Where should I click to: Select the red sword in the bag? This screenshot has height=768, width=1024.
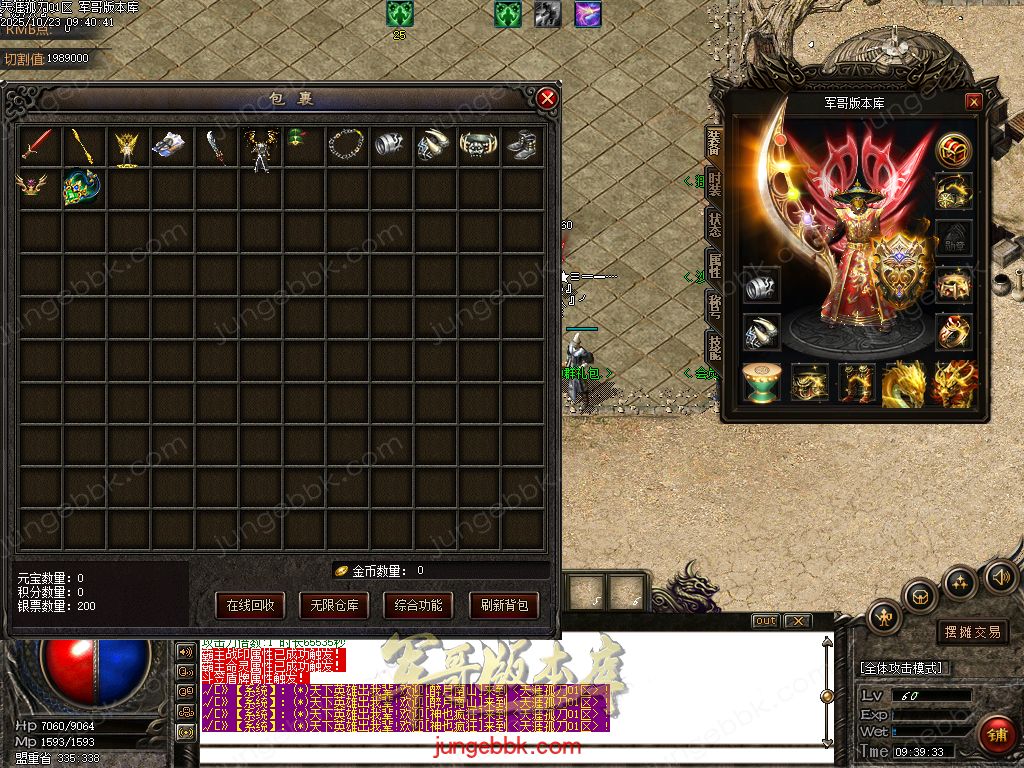pyautogui.click(x=40, y=146)
